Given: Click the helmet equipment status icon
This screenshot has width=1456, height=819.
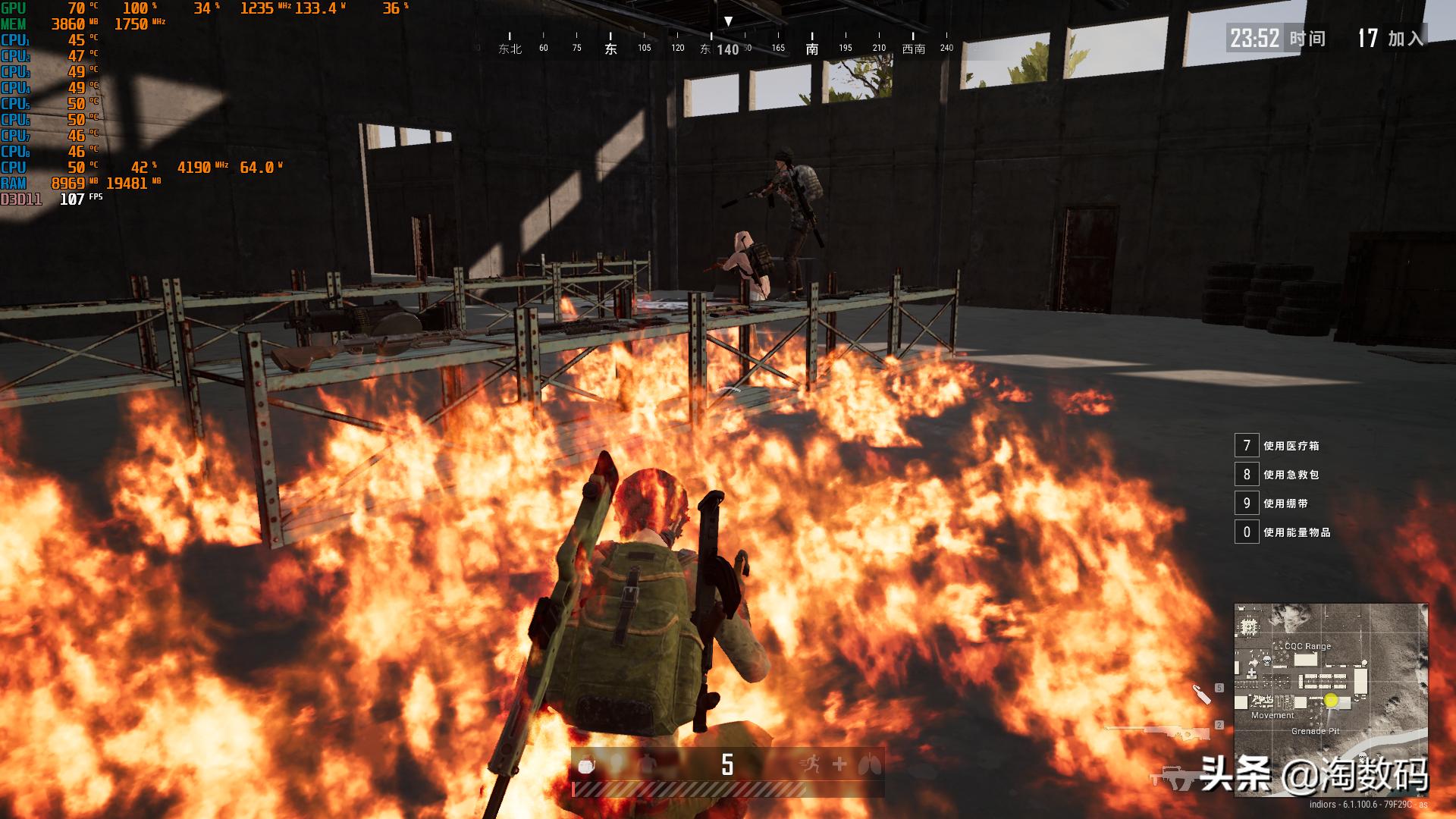Looking at the screenshot, I should click(586, 765).
